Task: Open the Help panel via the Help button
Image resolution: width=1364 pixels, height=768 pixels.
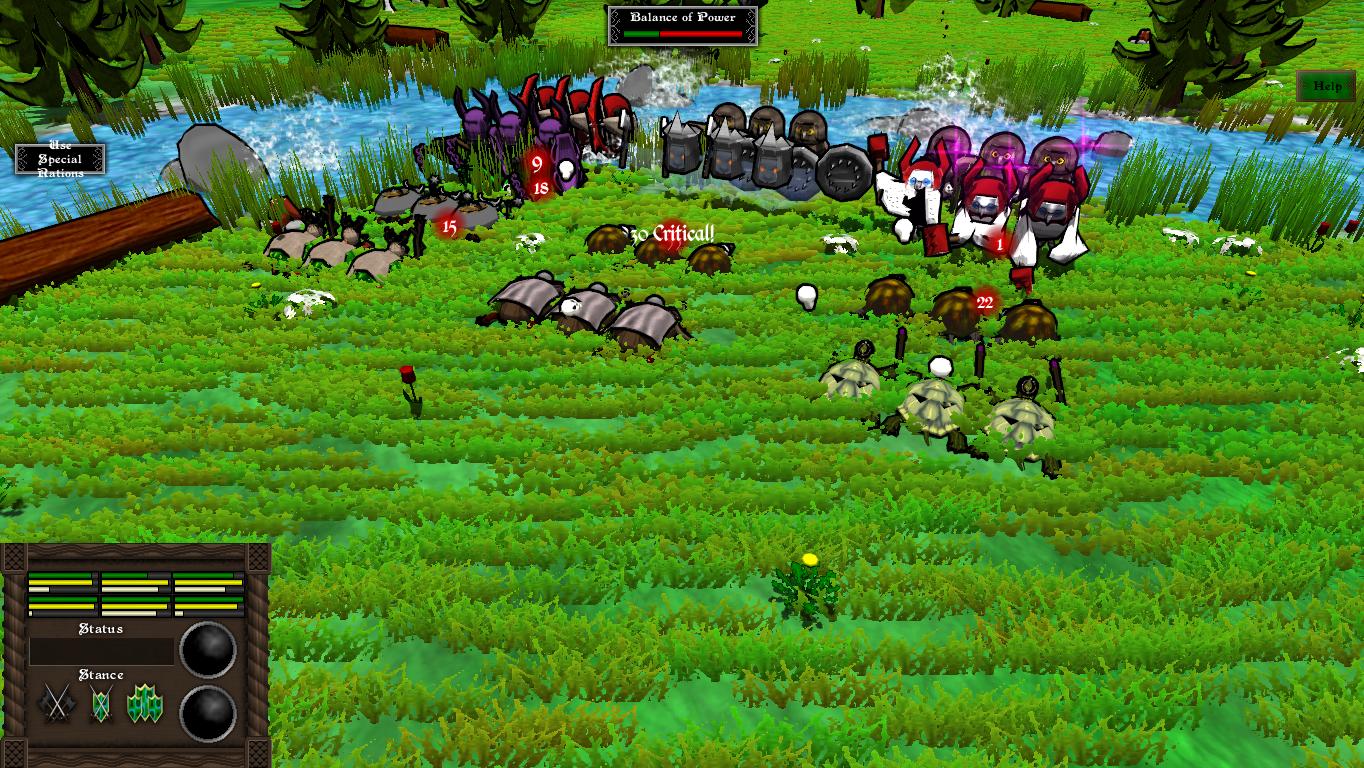Action: (1327, 86)
